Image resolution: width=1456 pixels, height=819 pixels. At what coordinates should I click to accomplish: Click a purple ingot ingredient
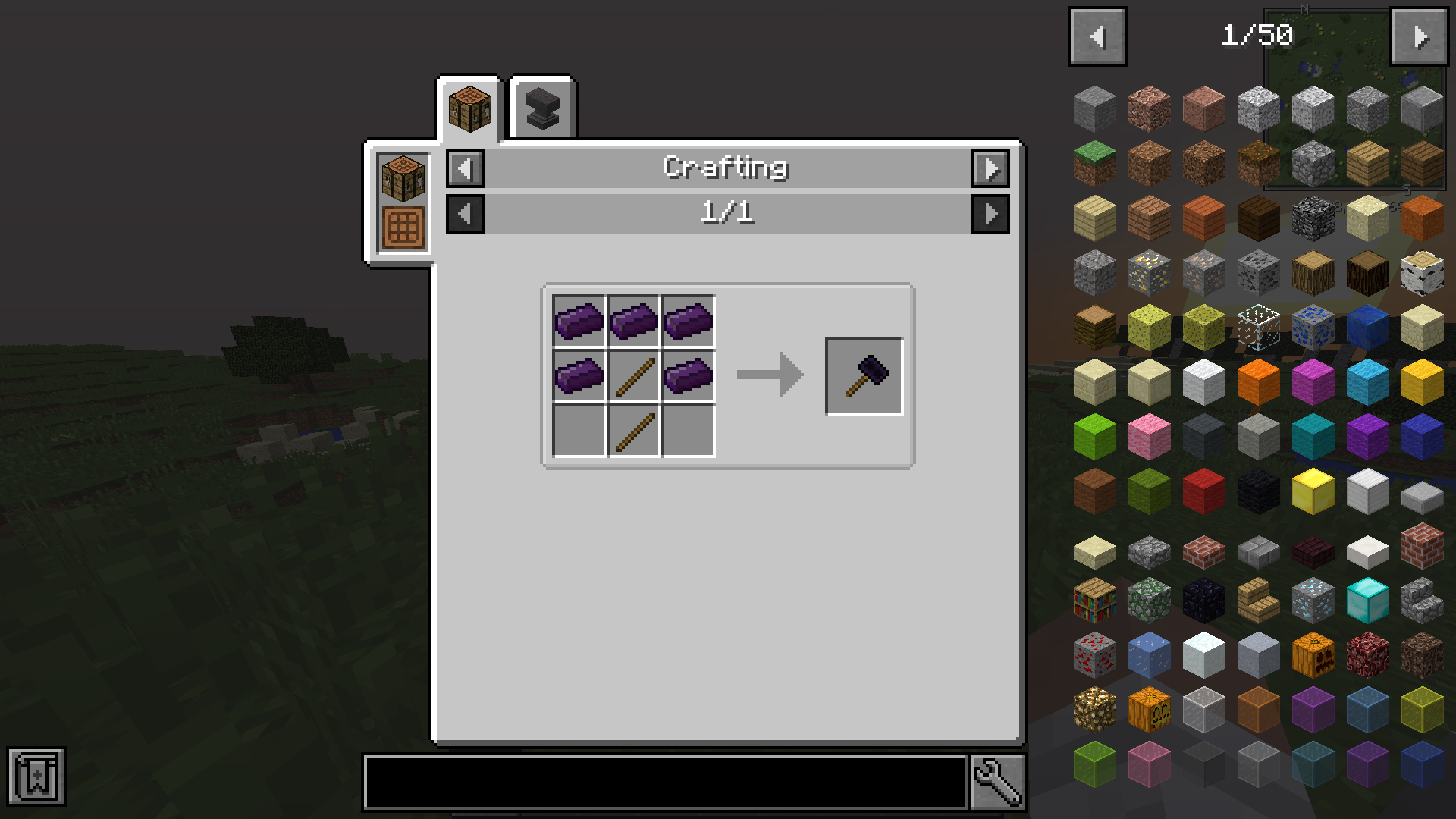[x=579, y=322]
